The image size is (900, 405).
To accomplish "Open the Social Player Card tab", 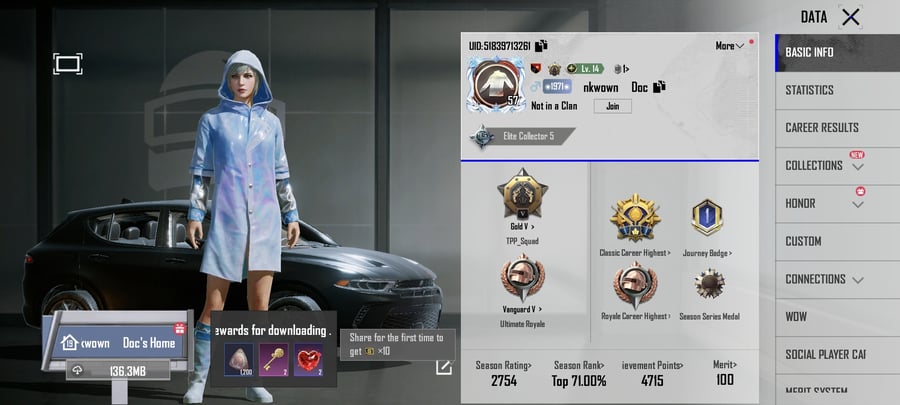I will [826, 355].
